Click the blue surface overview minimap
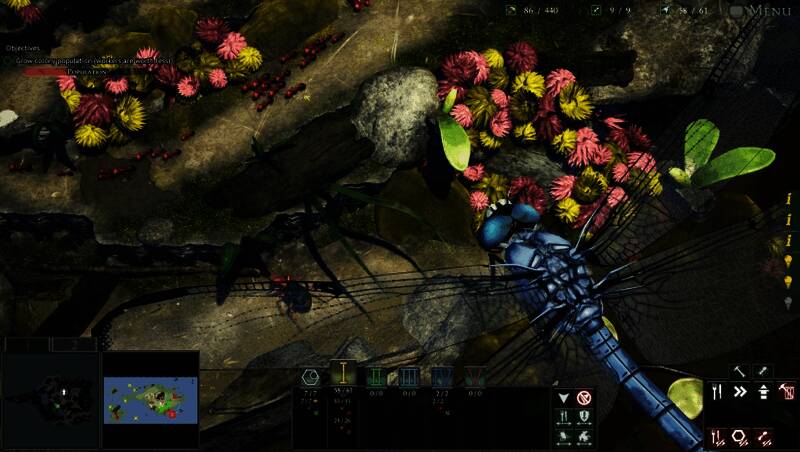Viewport: 800px width, 452px height. point(151,399)
